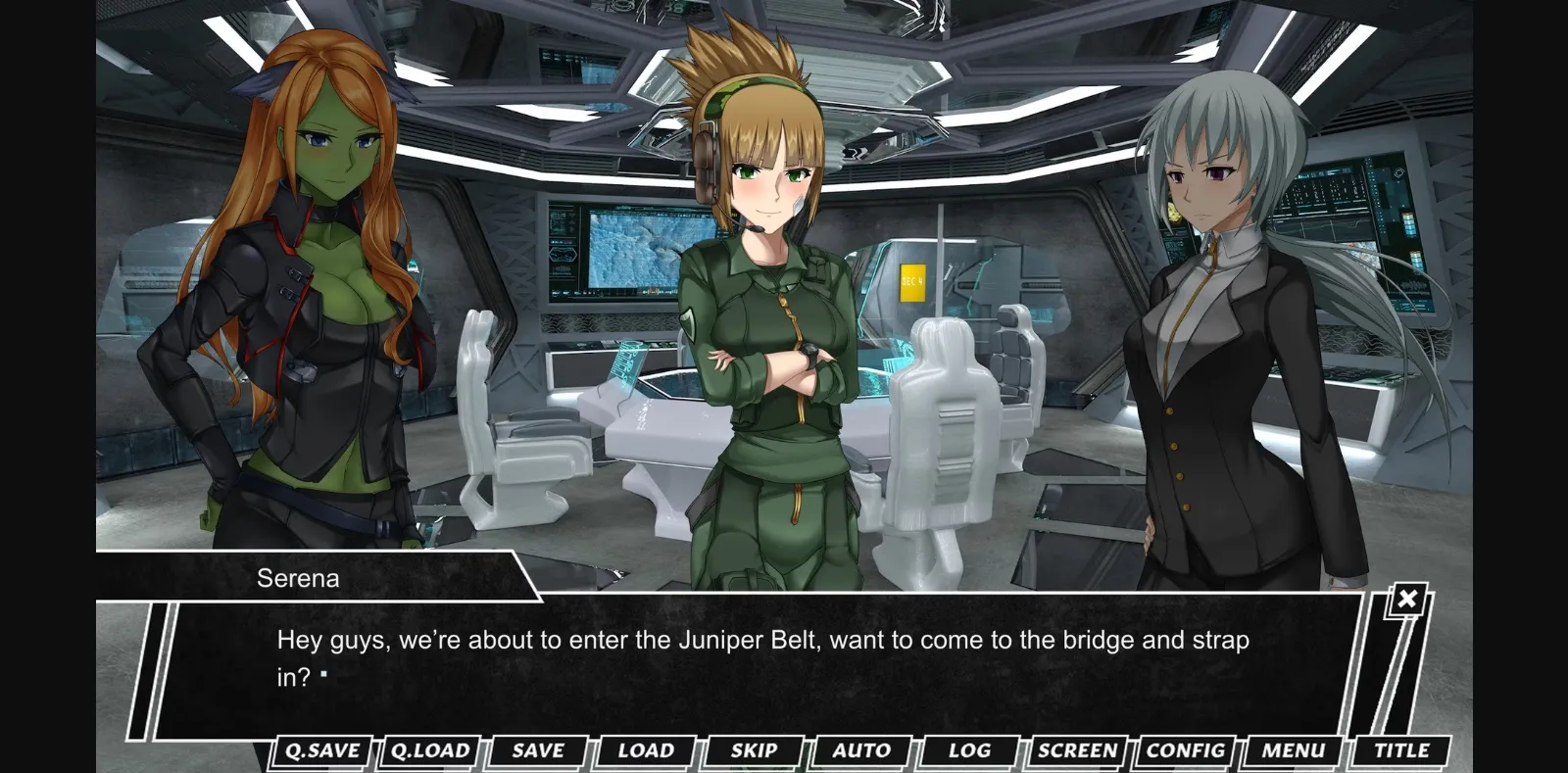Open the SAVE screen
The image size is (1568, 773).
click(x=535, y=750)
